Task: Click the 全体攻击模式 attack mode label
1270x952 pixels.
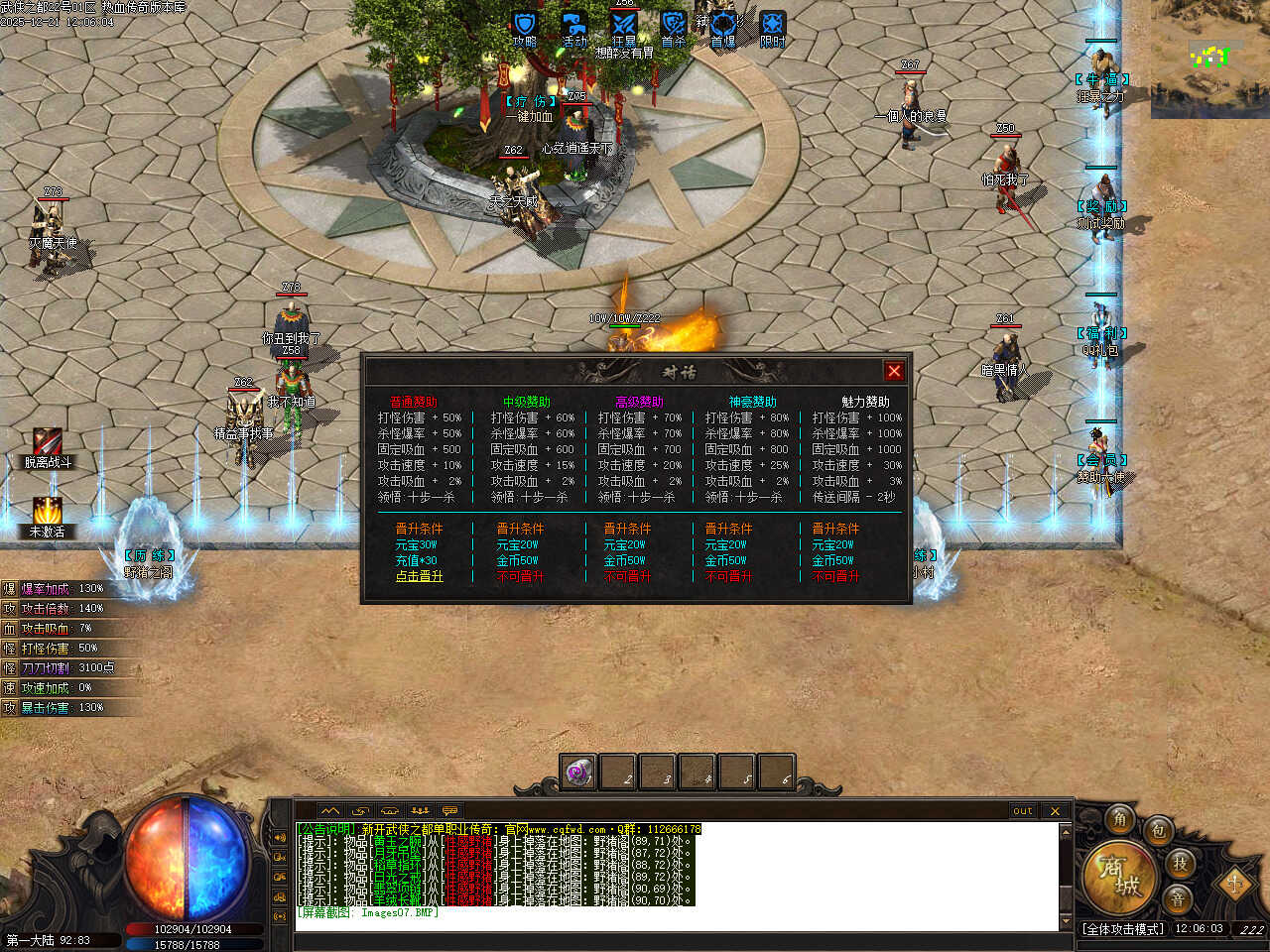Action: pyautogui.click(x=1124, y=929)
